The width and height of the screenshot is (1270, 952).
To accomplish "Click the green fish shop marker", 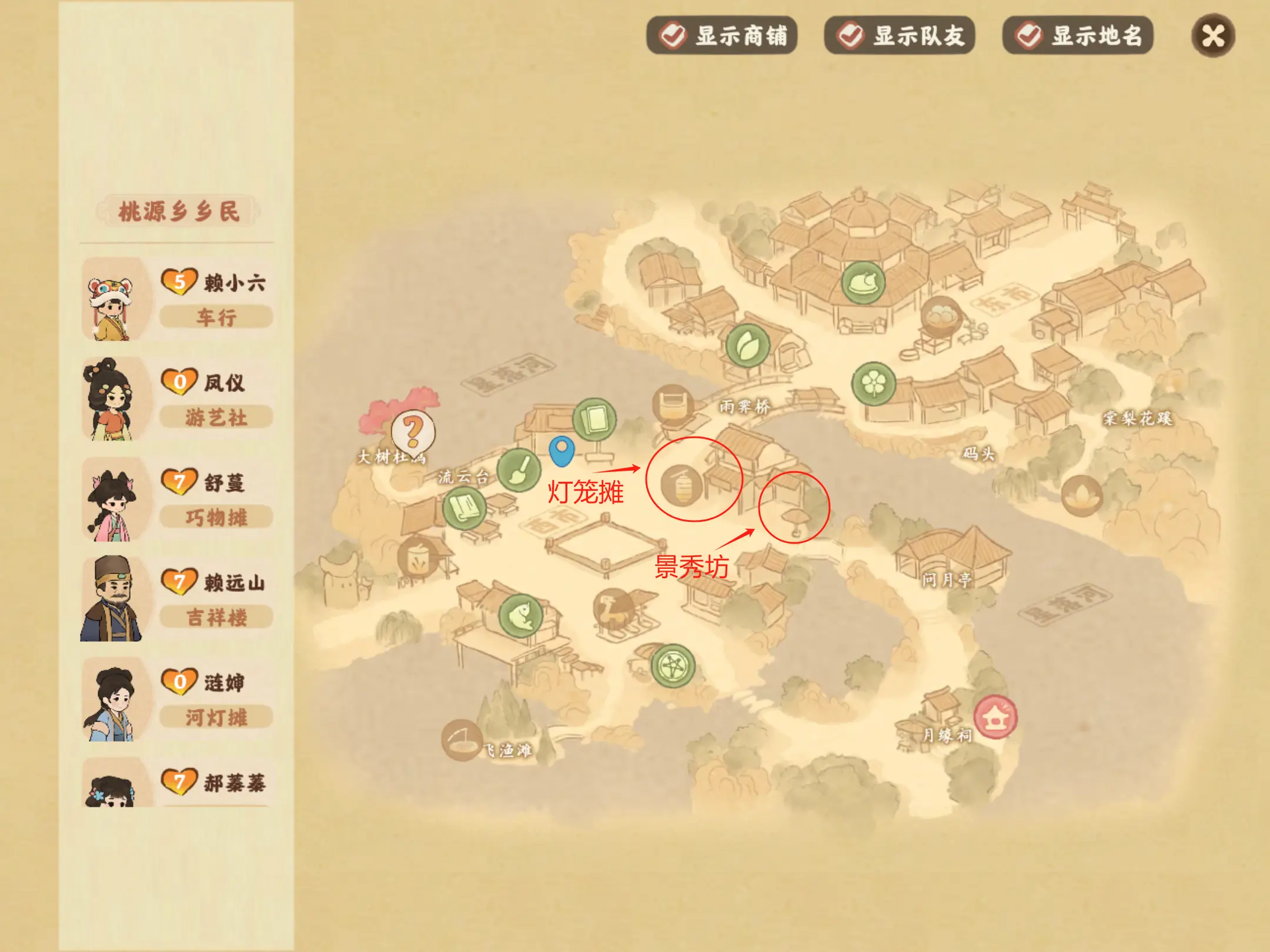I will [x=520, y=615].
